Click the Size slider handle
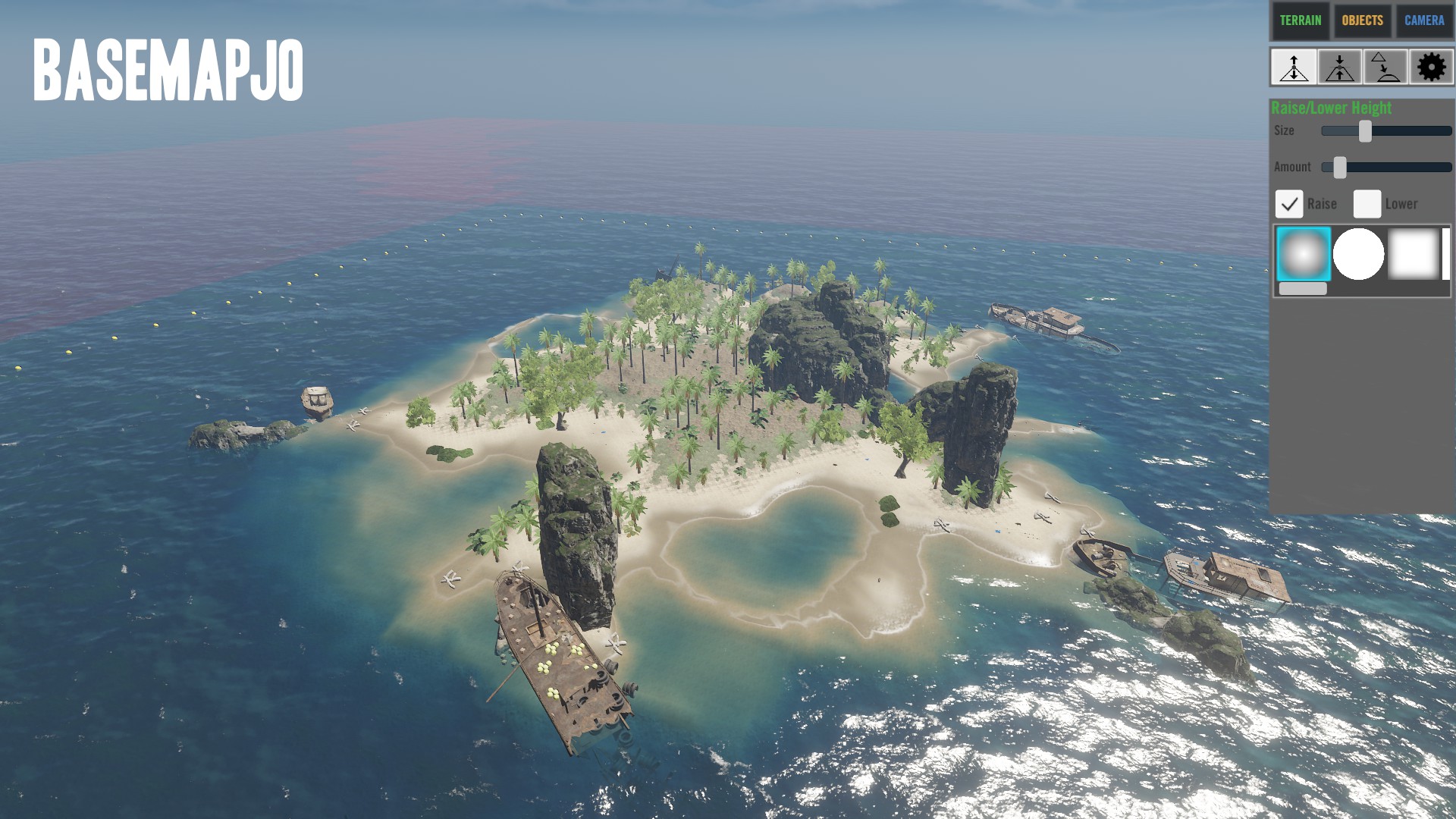Image resolution: width=1456 pixels, height=819 pixels. pos(1365,131)
